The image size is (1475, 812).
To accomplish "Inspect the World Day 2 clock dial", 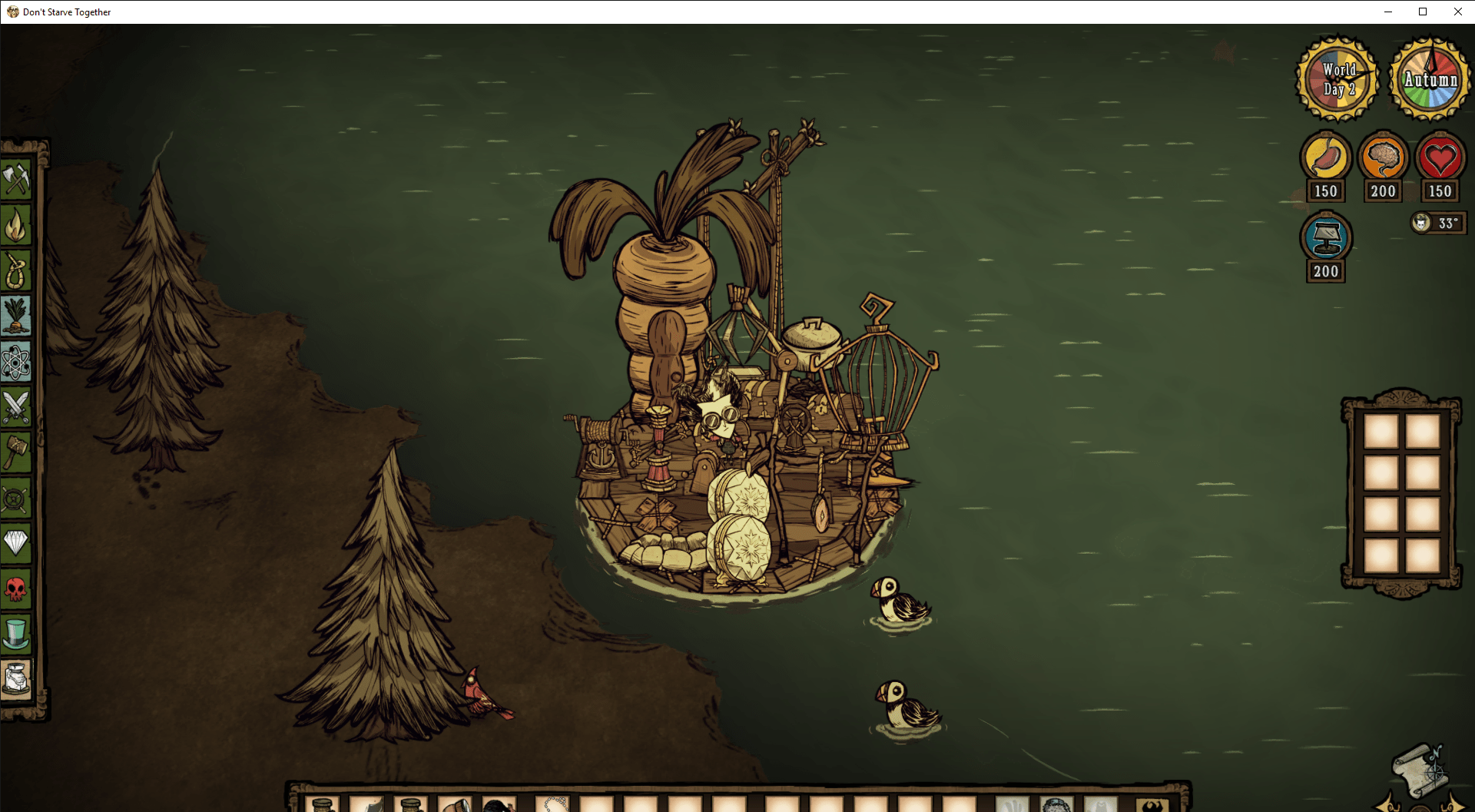I will click(1337, 79).
